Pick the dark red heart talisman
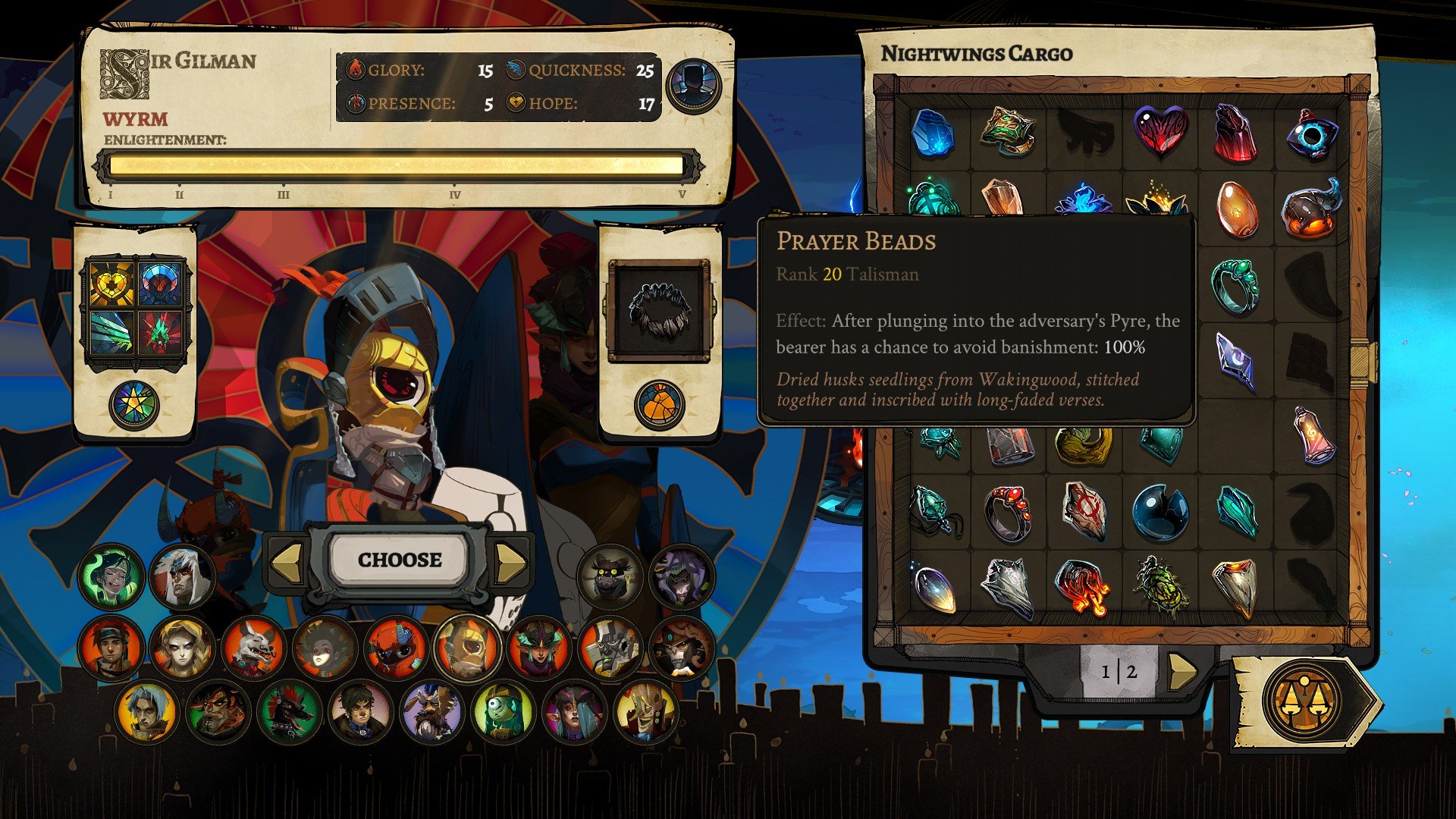1456x819 pixels. (x=1160, y=132)
